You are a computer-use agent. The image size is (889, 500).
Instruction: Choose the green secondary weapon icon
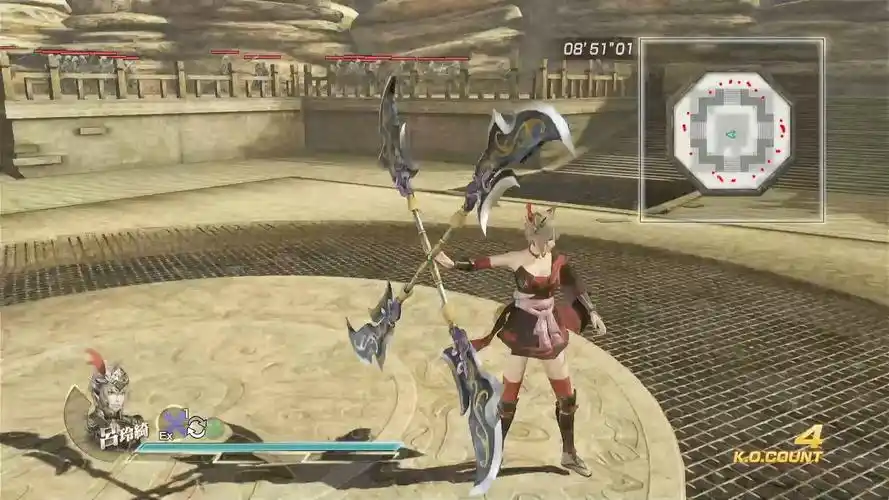click(214, 428)
